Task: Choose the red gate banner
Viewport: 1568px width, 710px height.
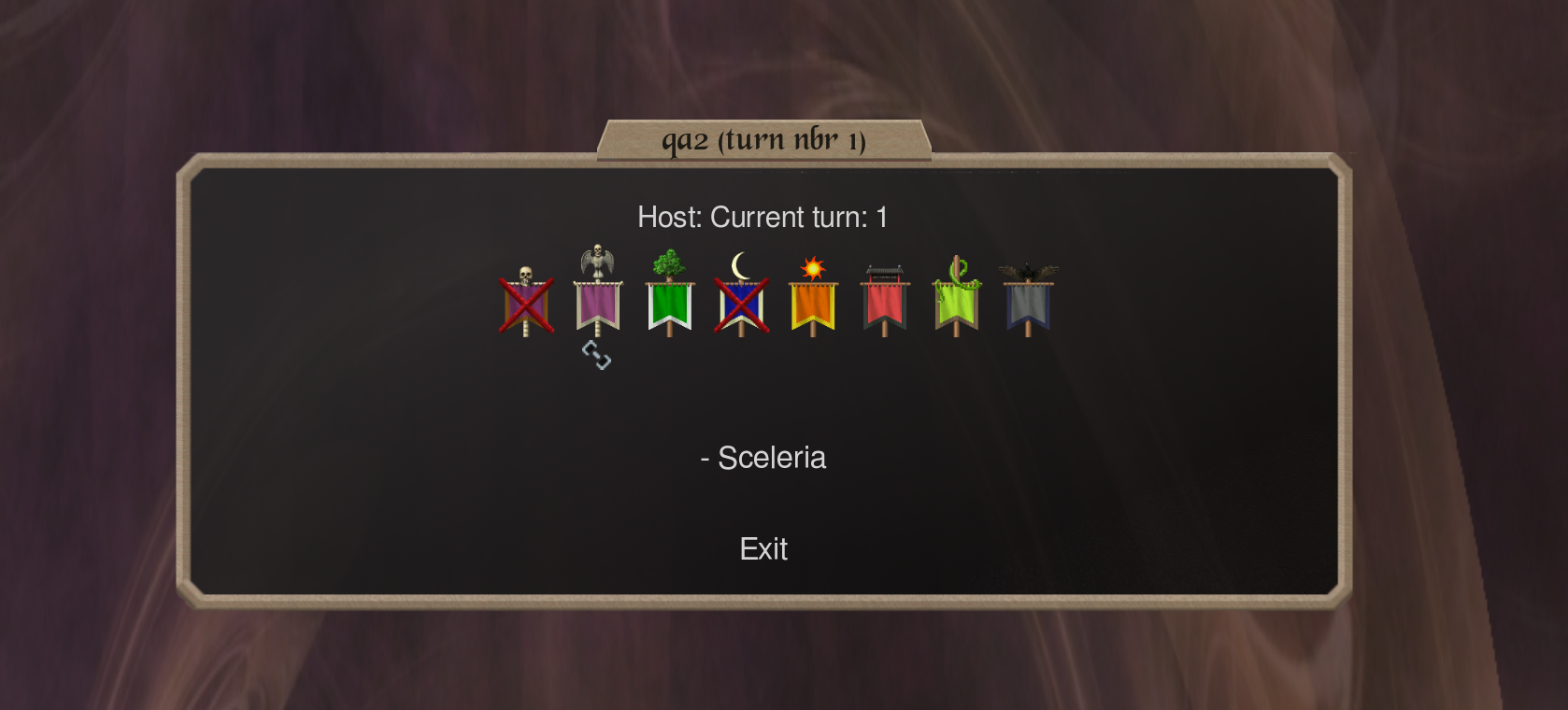Action: click(x=885, y=303)
